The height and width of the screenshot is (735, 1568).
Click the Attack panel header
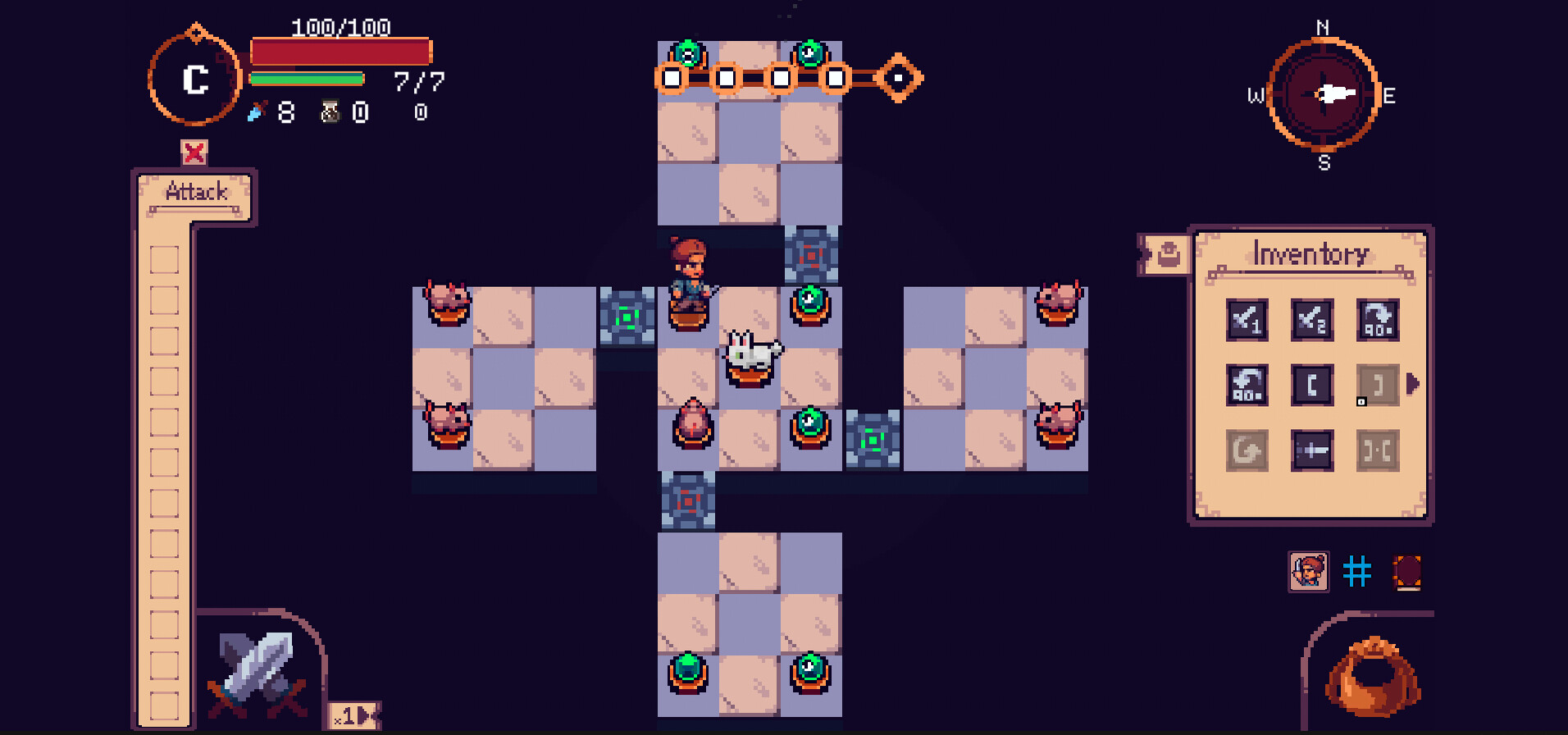(x=195, y=191)
